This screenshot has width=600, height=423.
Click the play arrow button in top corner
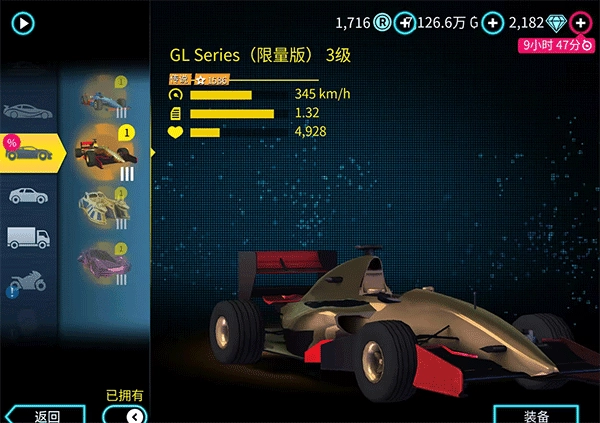24,22
